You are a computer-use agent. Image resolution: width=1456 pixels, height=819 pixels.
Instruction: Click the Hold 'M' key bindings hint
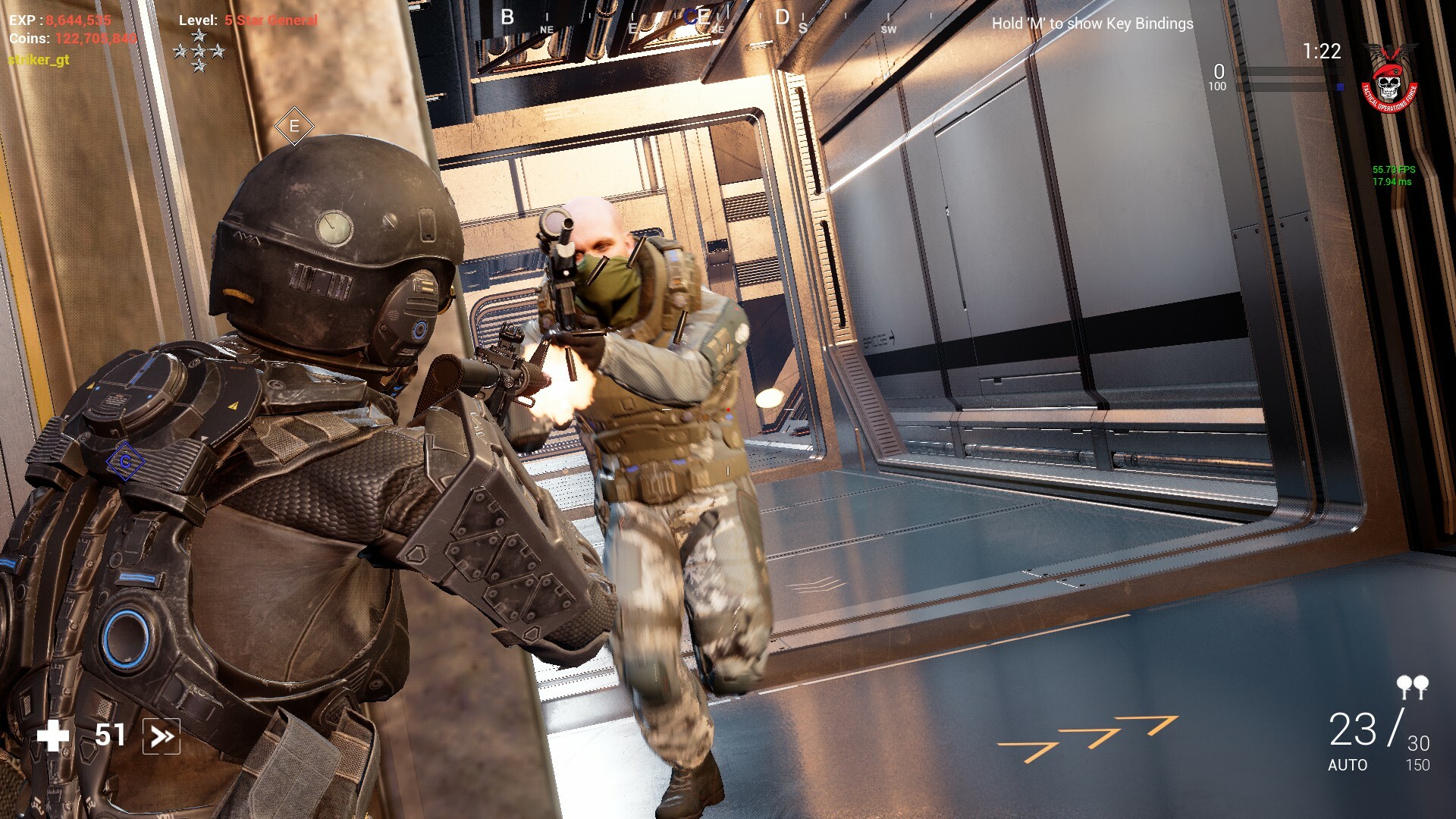1092,24
